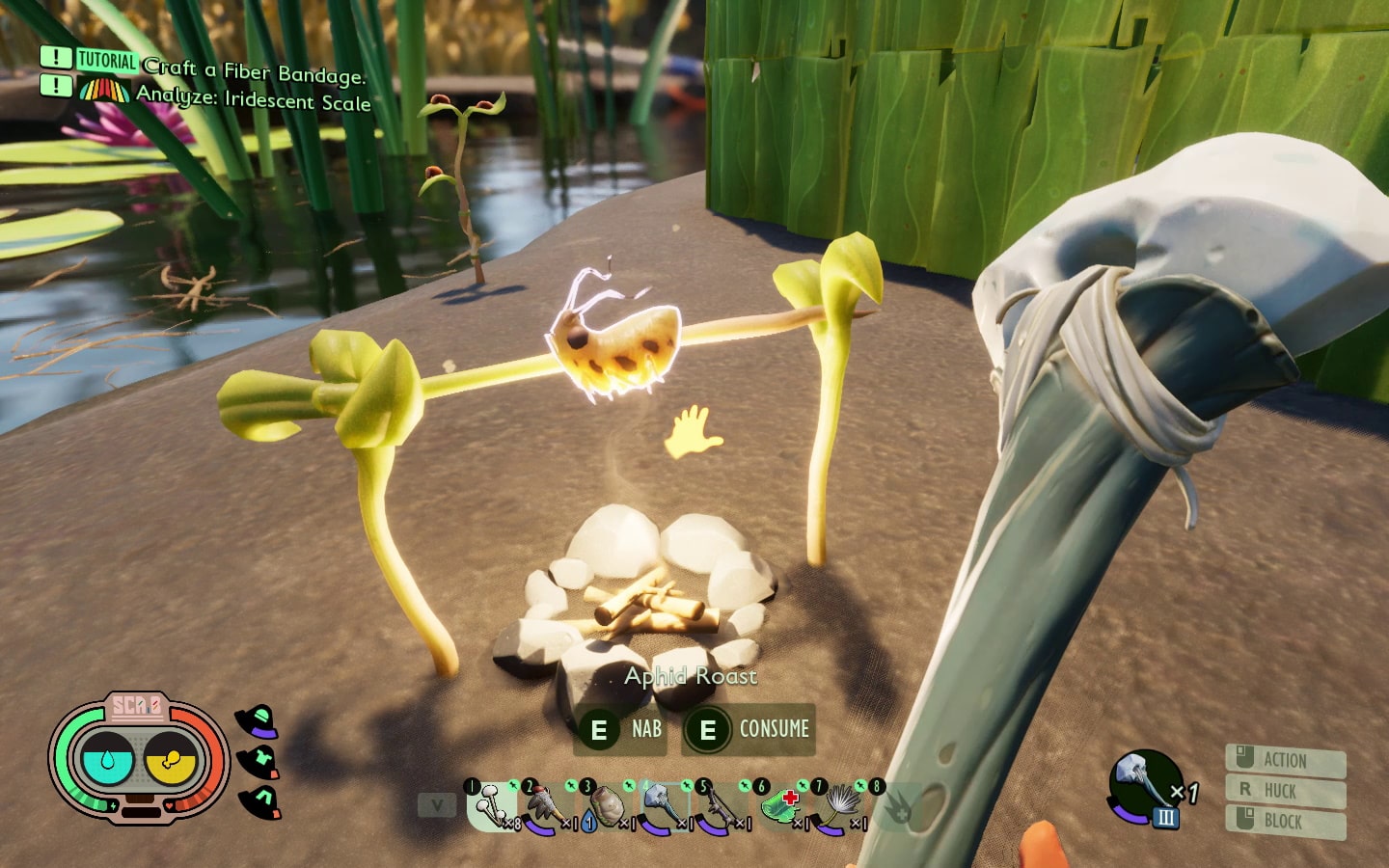Select the Fiber Bandage in hotbar slot 6

[x=781, y=806]
